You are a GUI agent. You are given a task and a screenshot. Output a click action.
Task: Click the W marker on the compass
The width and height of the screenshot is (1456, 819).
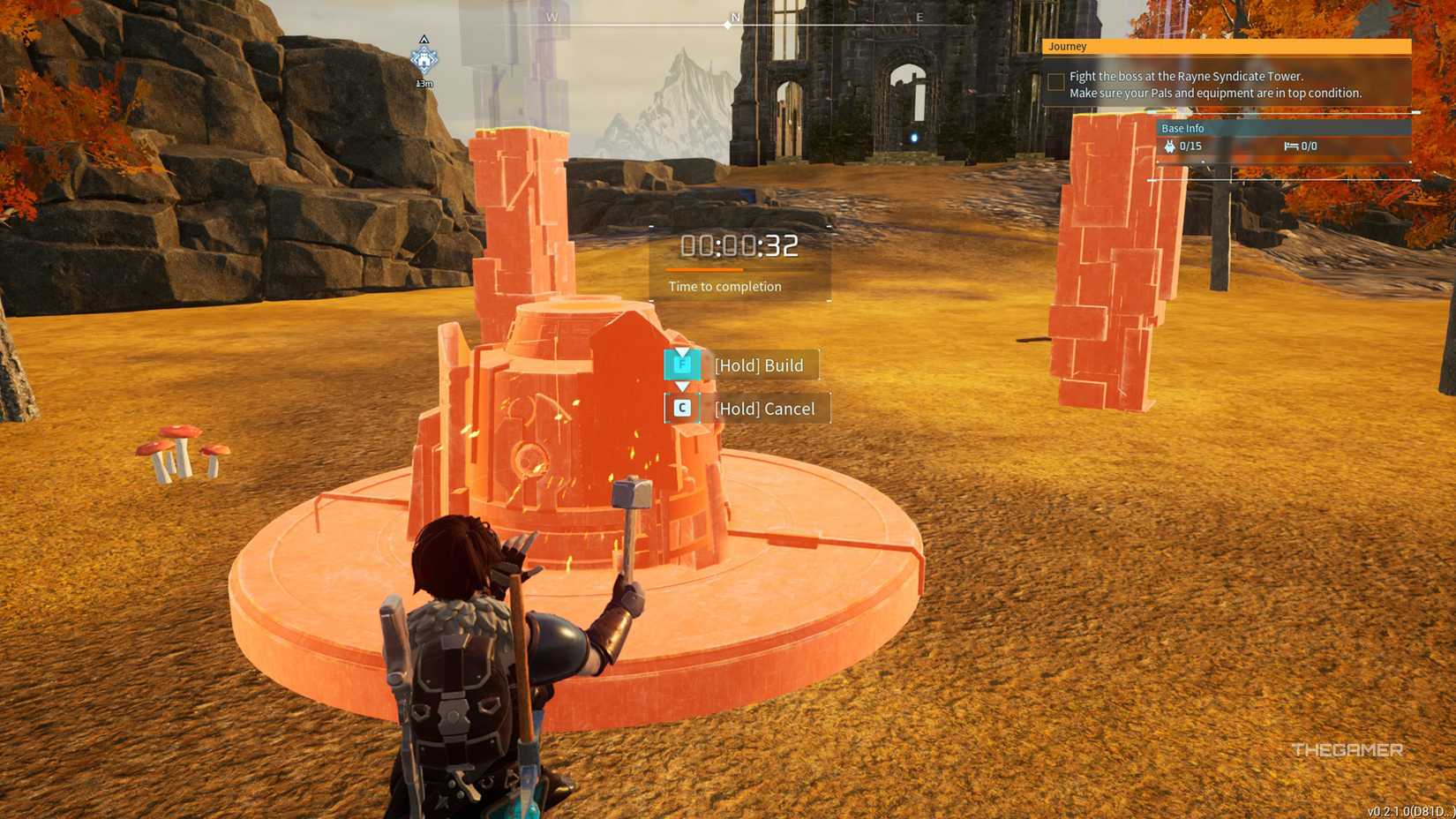(x=552, y=16)
